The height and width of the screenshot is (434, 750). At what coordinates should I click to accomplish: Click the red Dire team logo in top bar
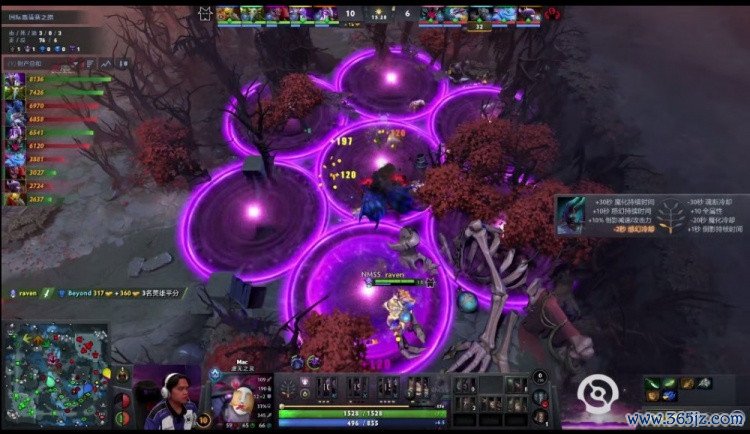click(x=551, y=13)
